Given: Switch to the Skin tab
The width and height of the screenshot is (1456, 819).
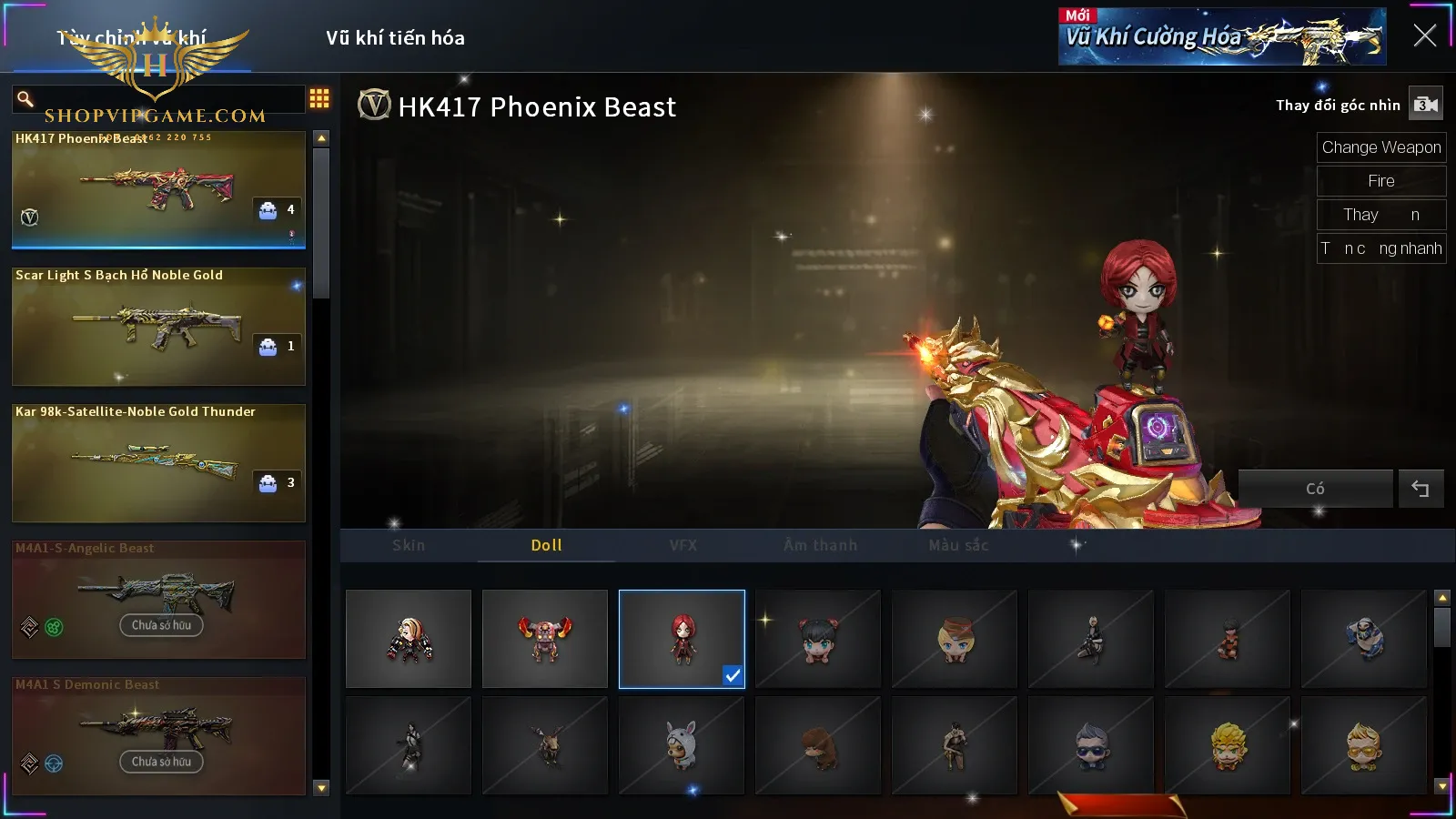Looking at the screenshot, I should (x=409, y=545).
